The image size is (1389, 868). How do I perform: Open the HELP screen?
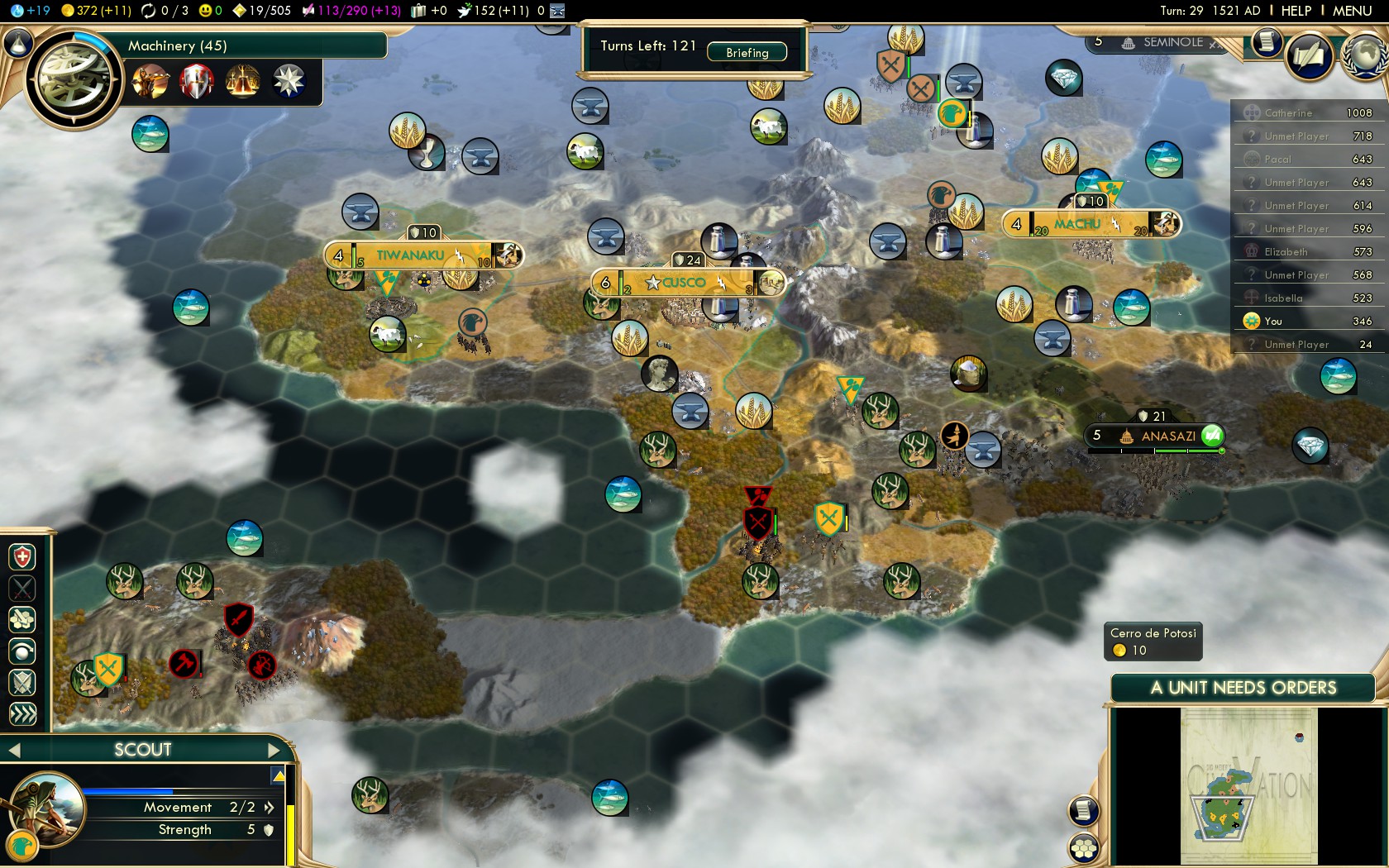tap(1296, 11)
